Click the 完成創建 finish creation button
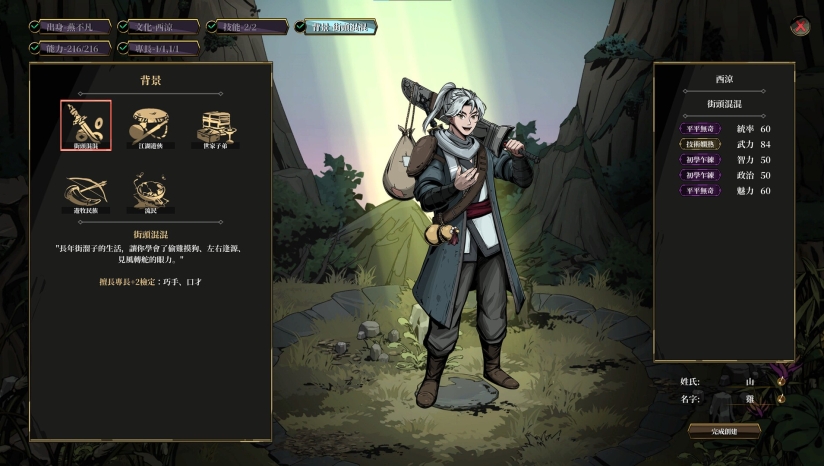 tap(723, 431)
